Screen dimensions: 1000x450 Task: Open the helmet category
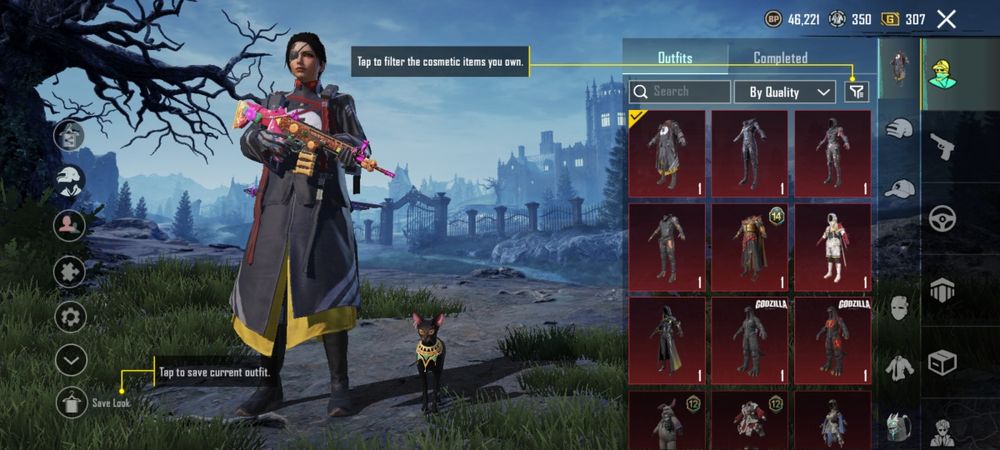(899, 128)
